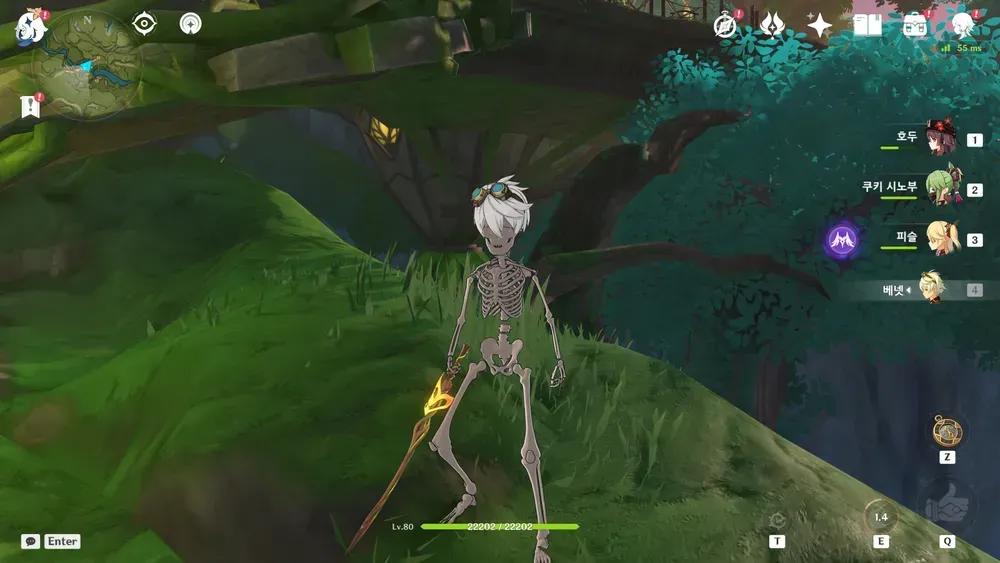Click the round icon right of the eye
Screen dimensions: 1000x563
(190, 24)
